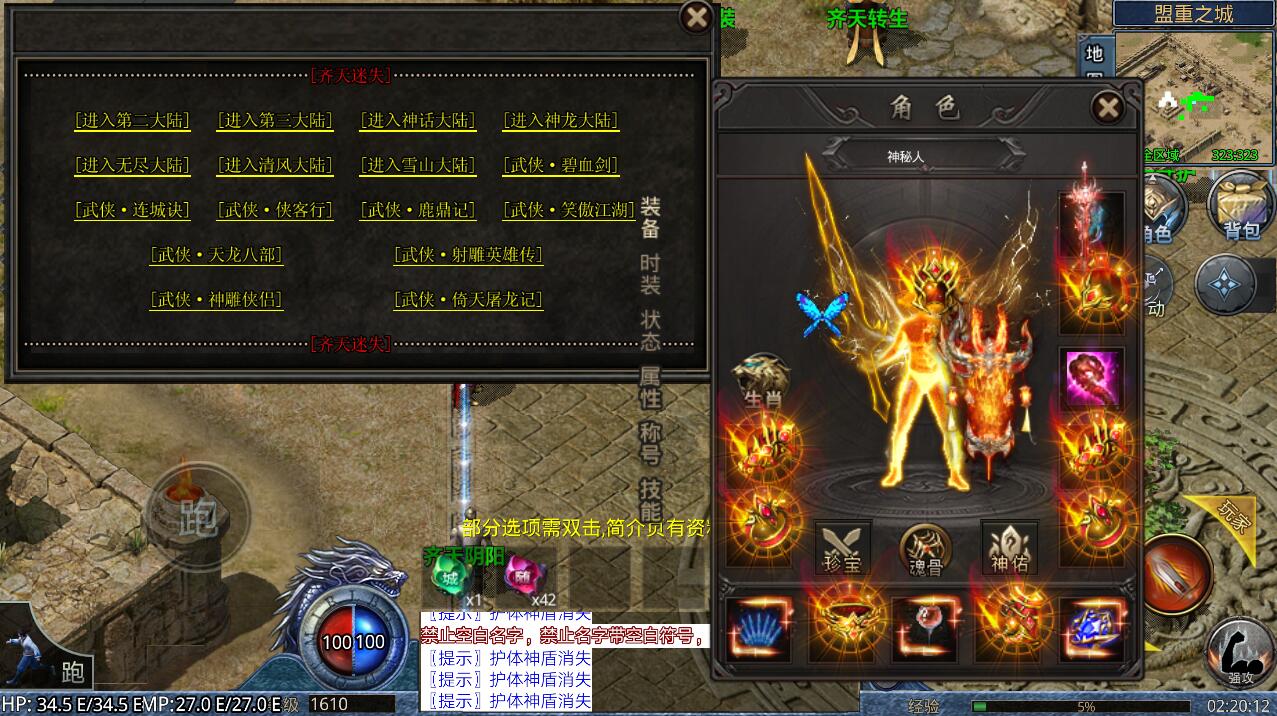This screenshot has width=1277, height=716.
Task: Open 武侠·天龙八部 map
Action: (x=216, y=255)
